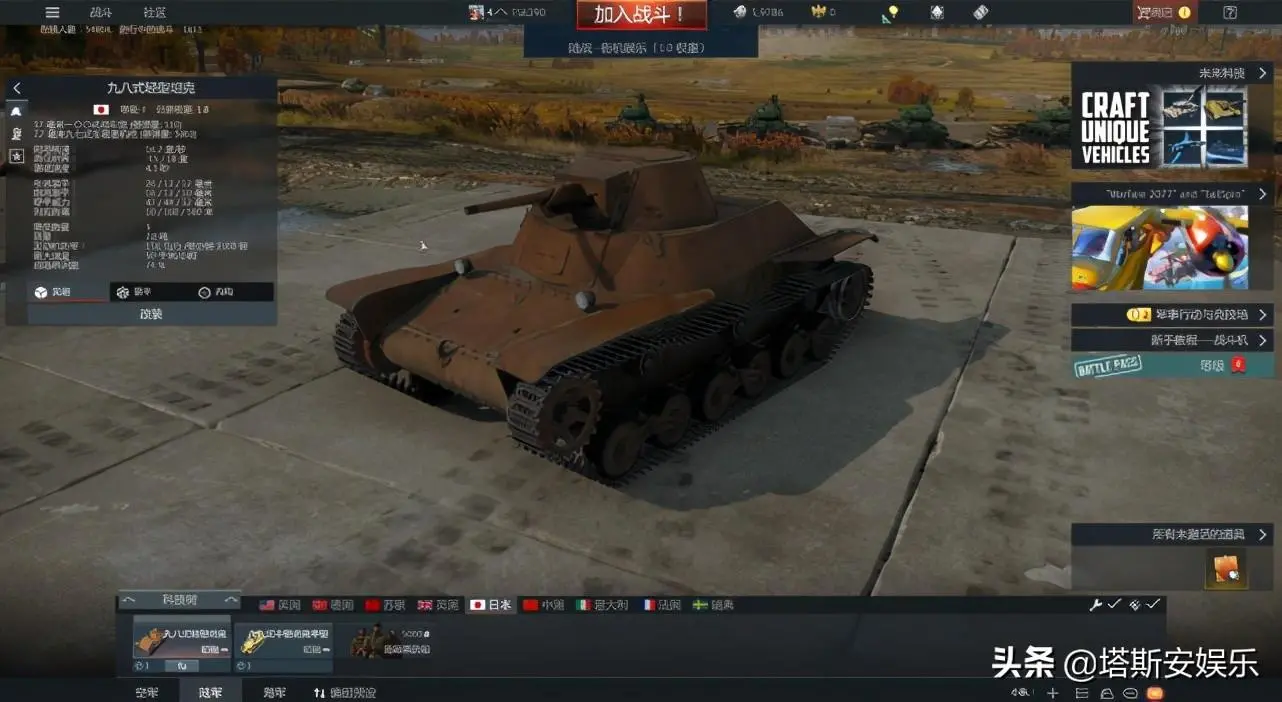This screenshot has width=1282, height=702.
Task: Click the 改装 (Modifications) button
Action: pos(151,314)
